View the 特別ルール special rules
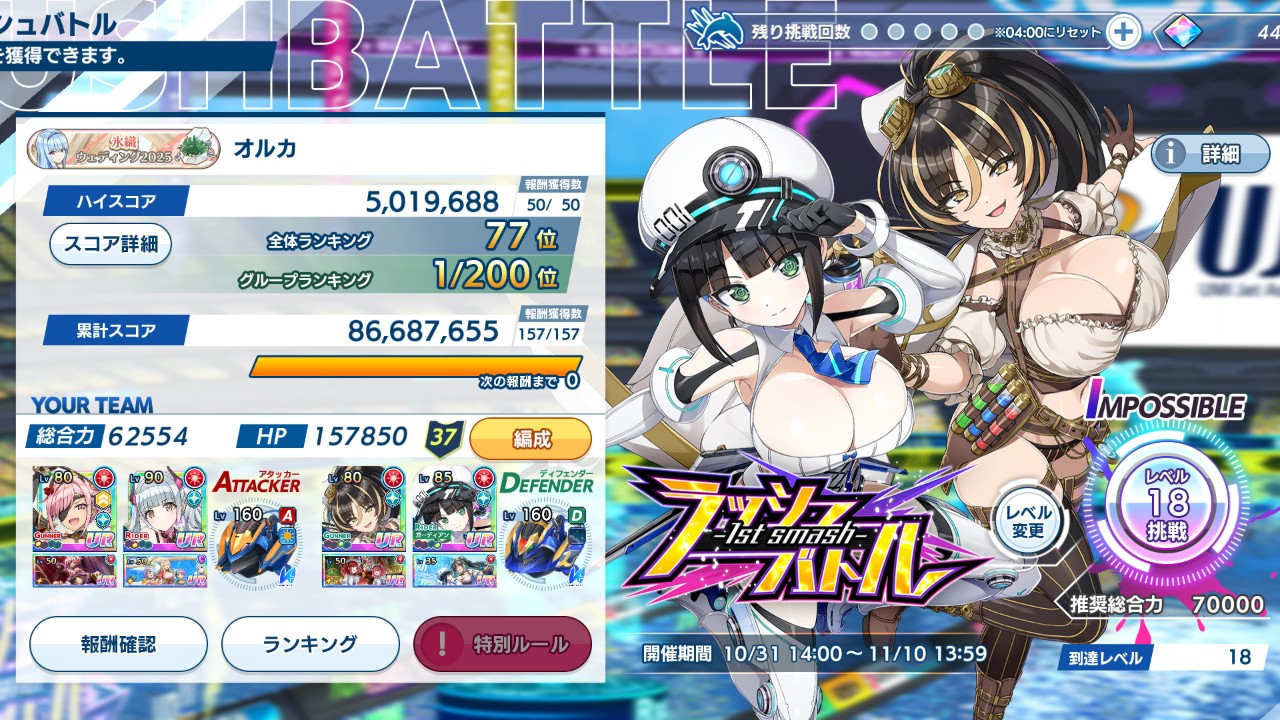This screenshot has height=720, width=1280. pyautogui.click(x=503, y=644)
